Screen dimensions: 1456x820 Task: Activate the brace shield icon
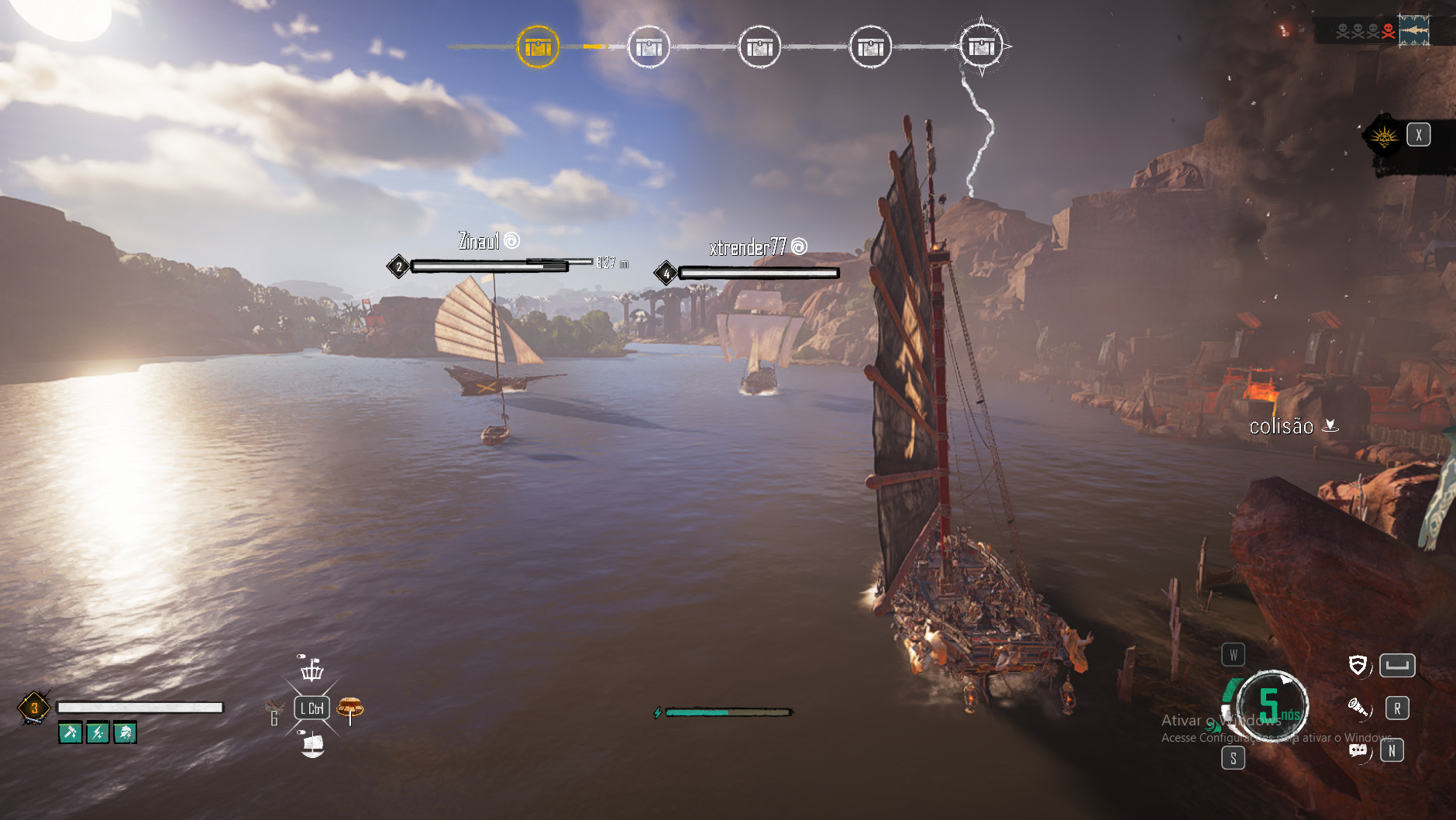[1358, 665]
